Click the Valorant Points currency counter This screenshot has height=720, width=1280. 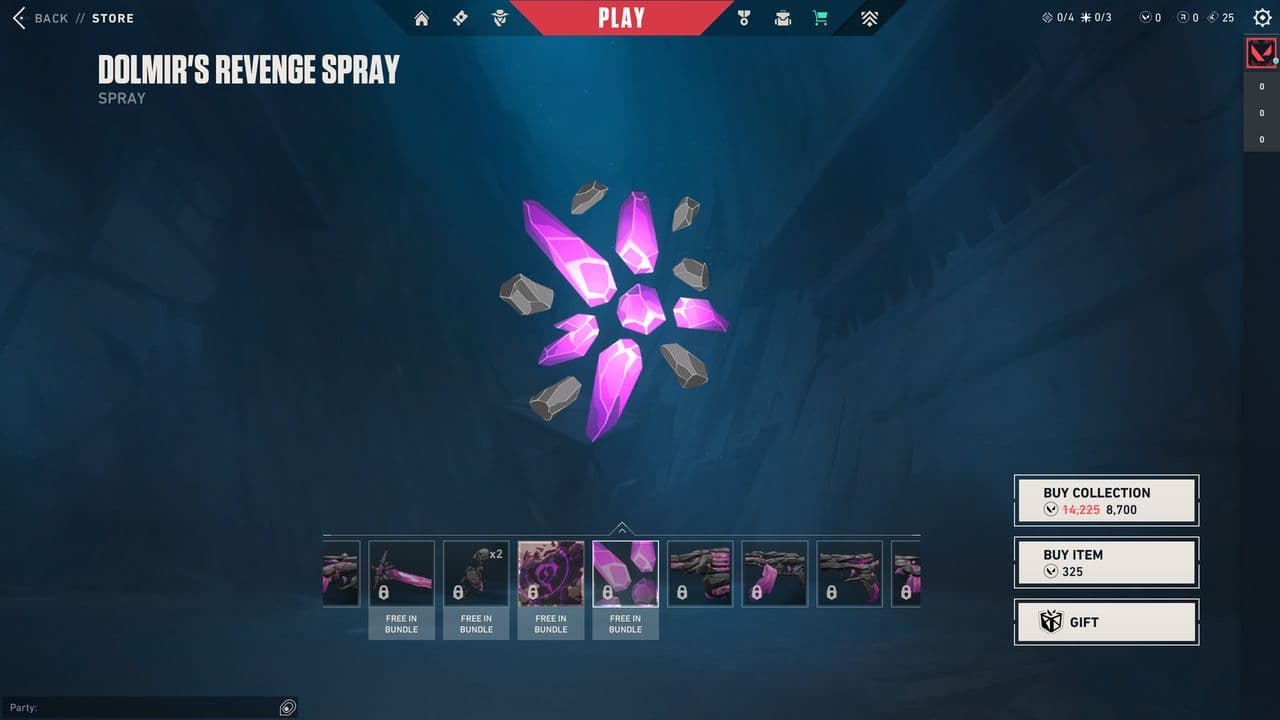tap(1155, 17)
